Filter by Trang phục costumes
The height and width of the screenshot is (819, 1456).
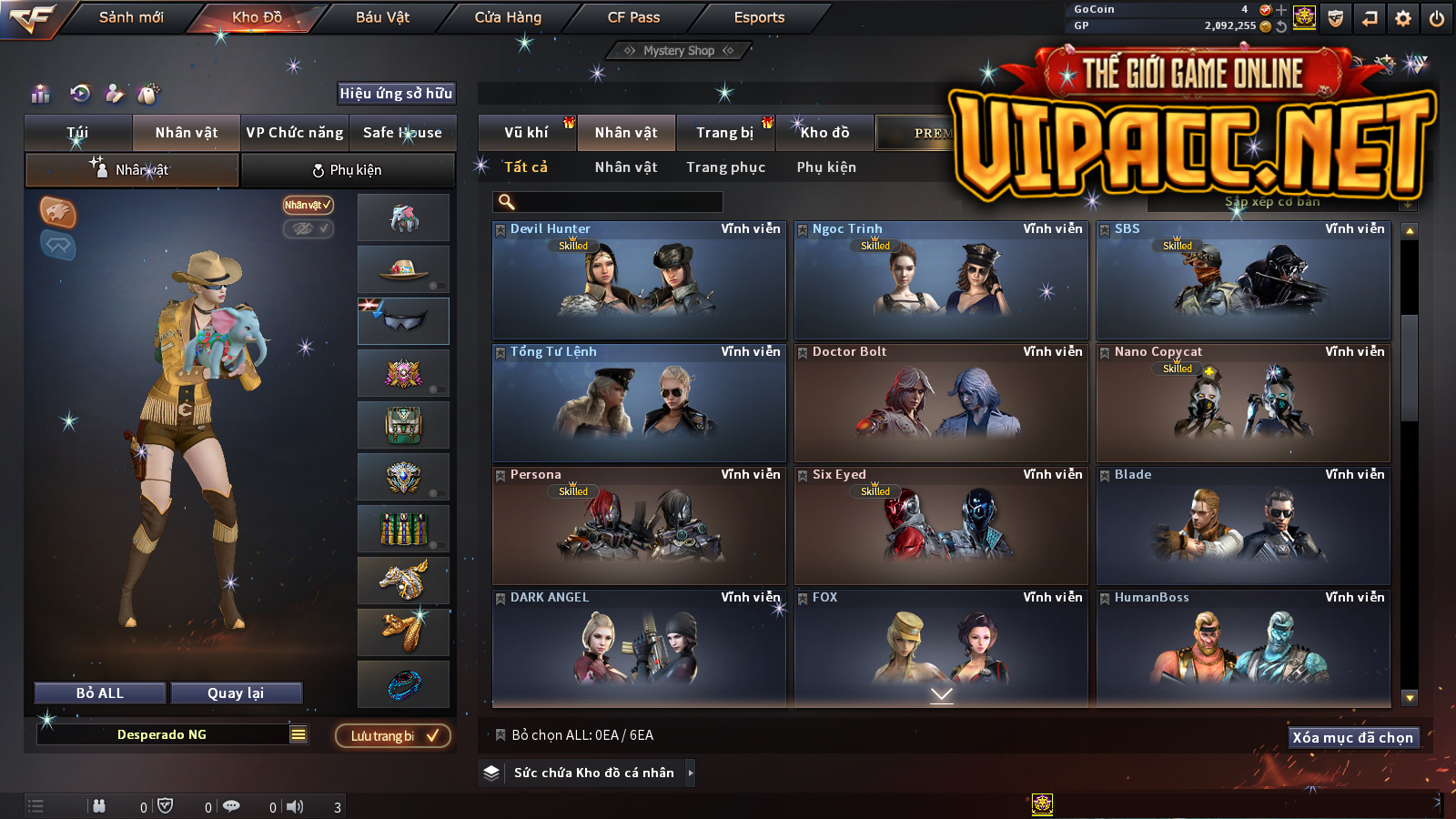coord(725,167)
